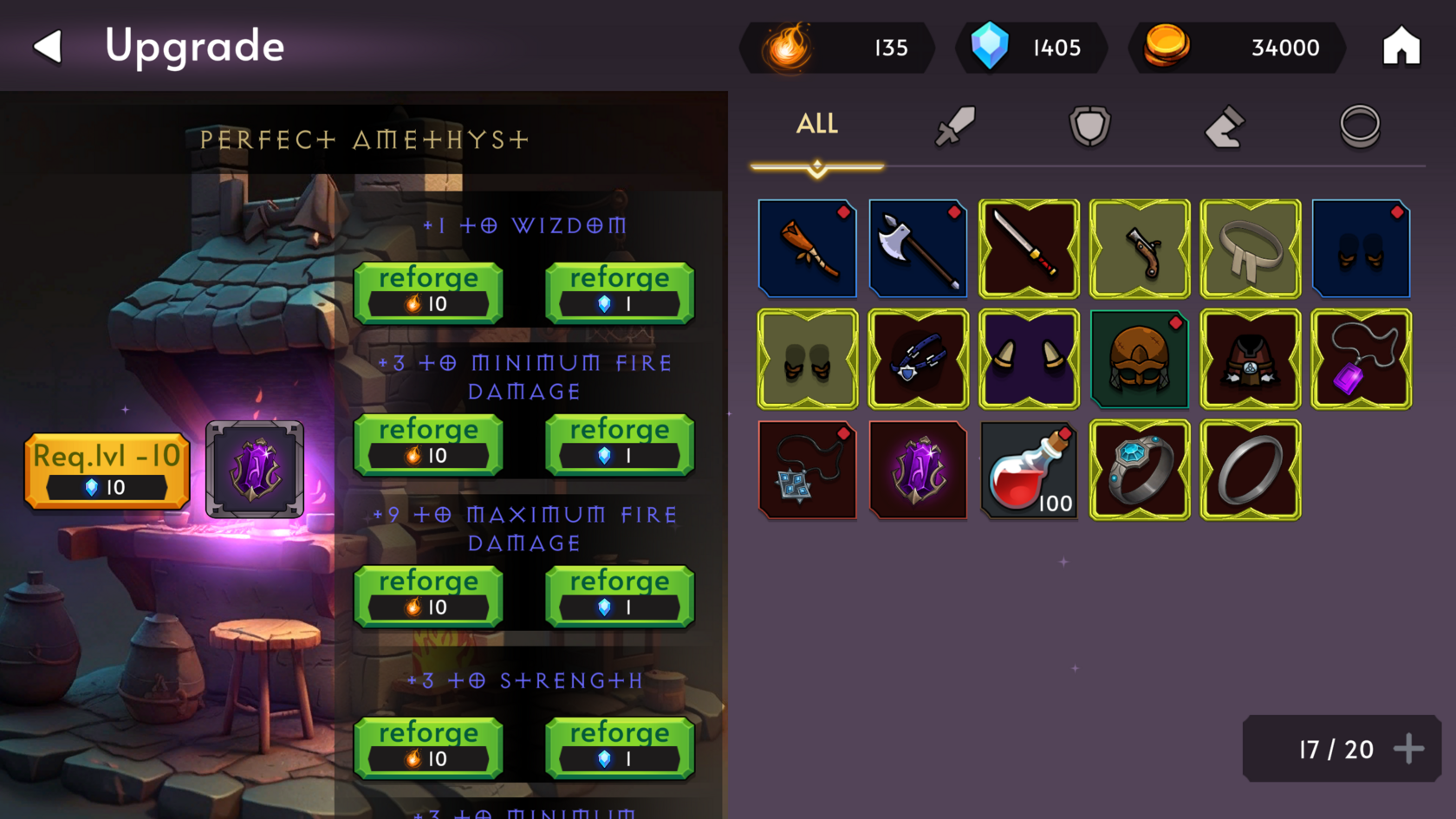1456x819 pixels.
Task: Select the battle axe in inventory
Action: point(918,249)
